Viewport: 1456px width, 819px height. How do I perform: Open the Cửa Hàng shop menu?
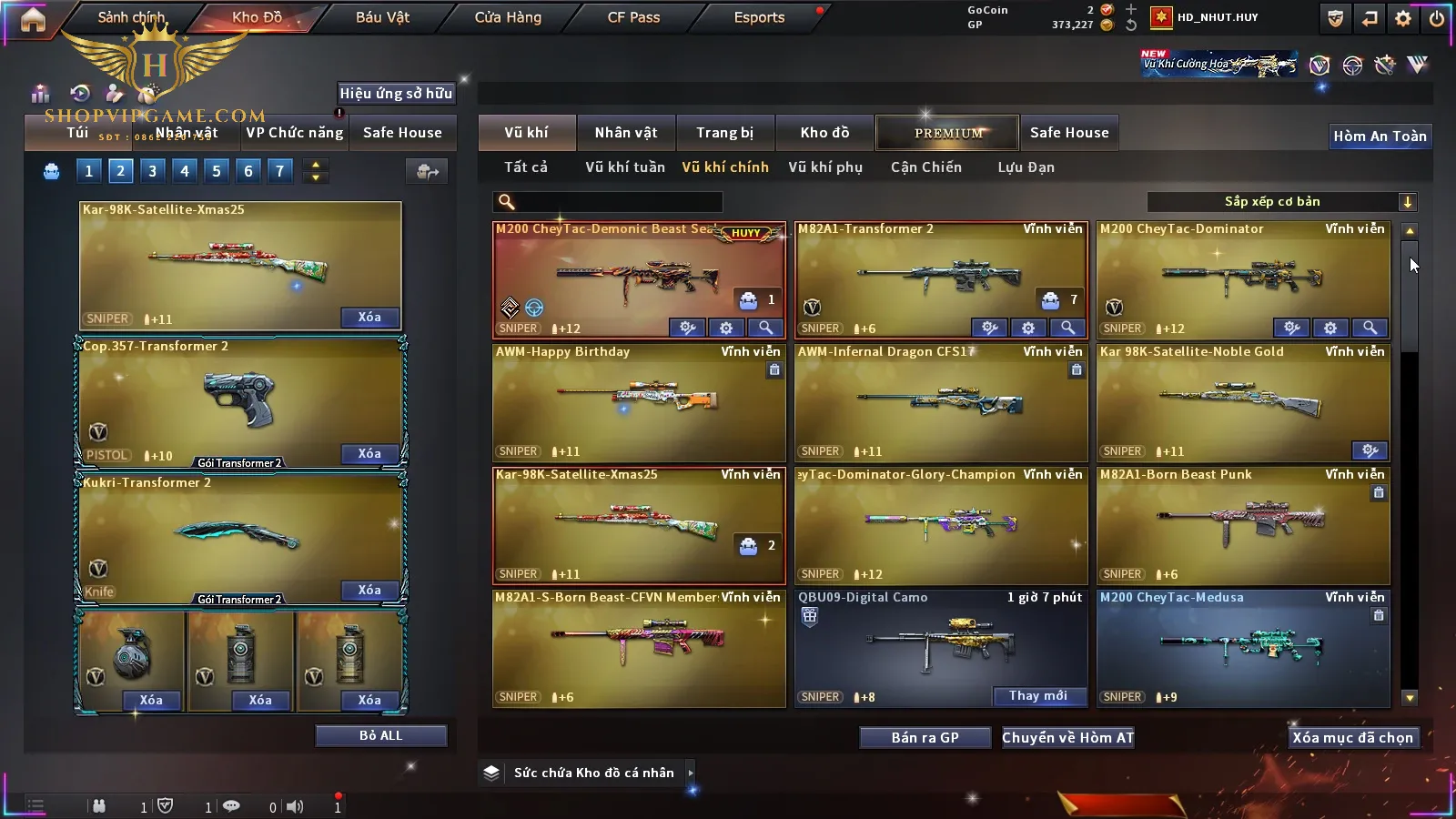pos(508,17)
